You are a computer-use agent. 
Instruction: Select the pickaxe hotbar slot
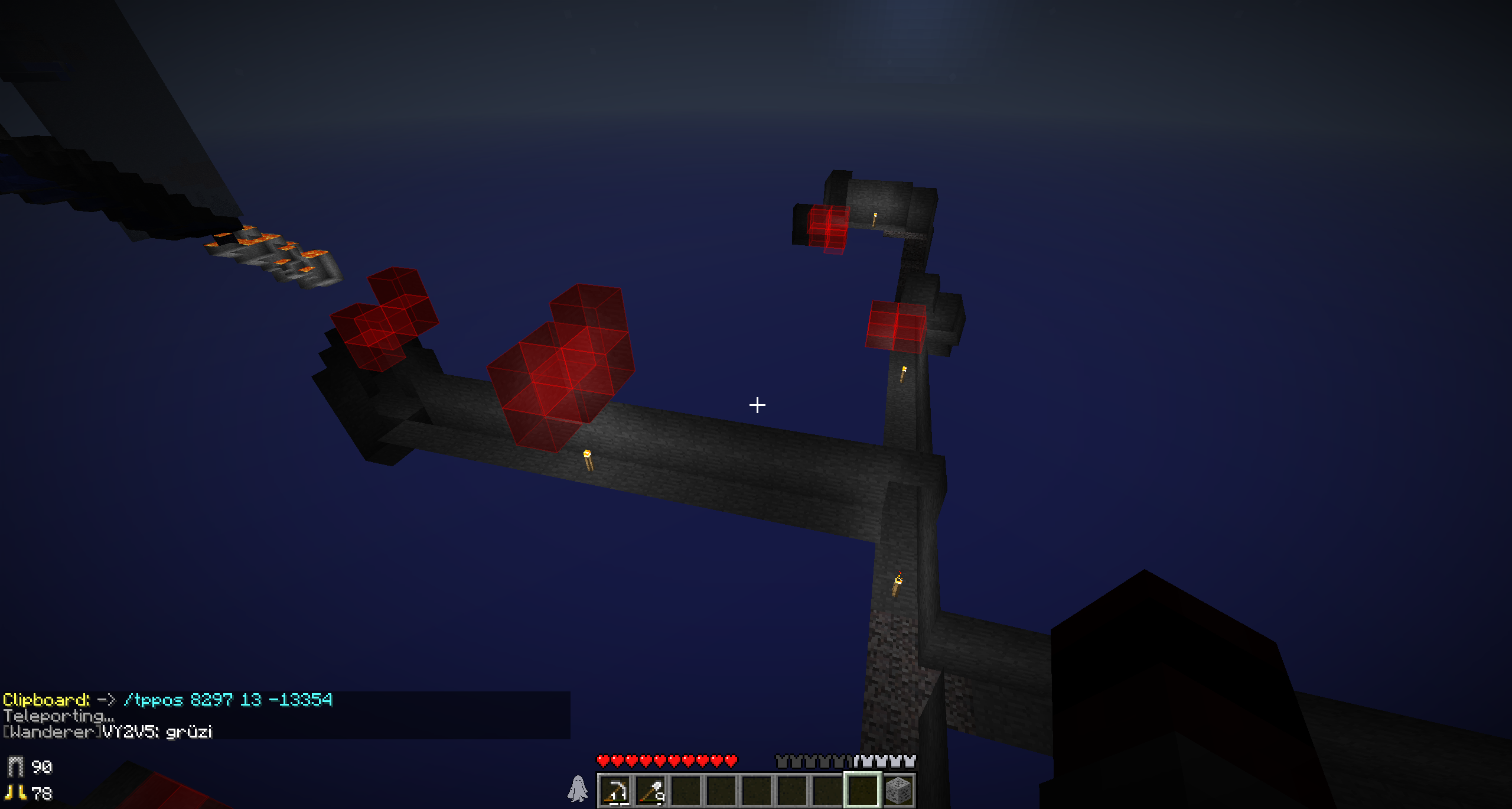[615, 791]
